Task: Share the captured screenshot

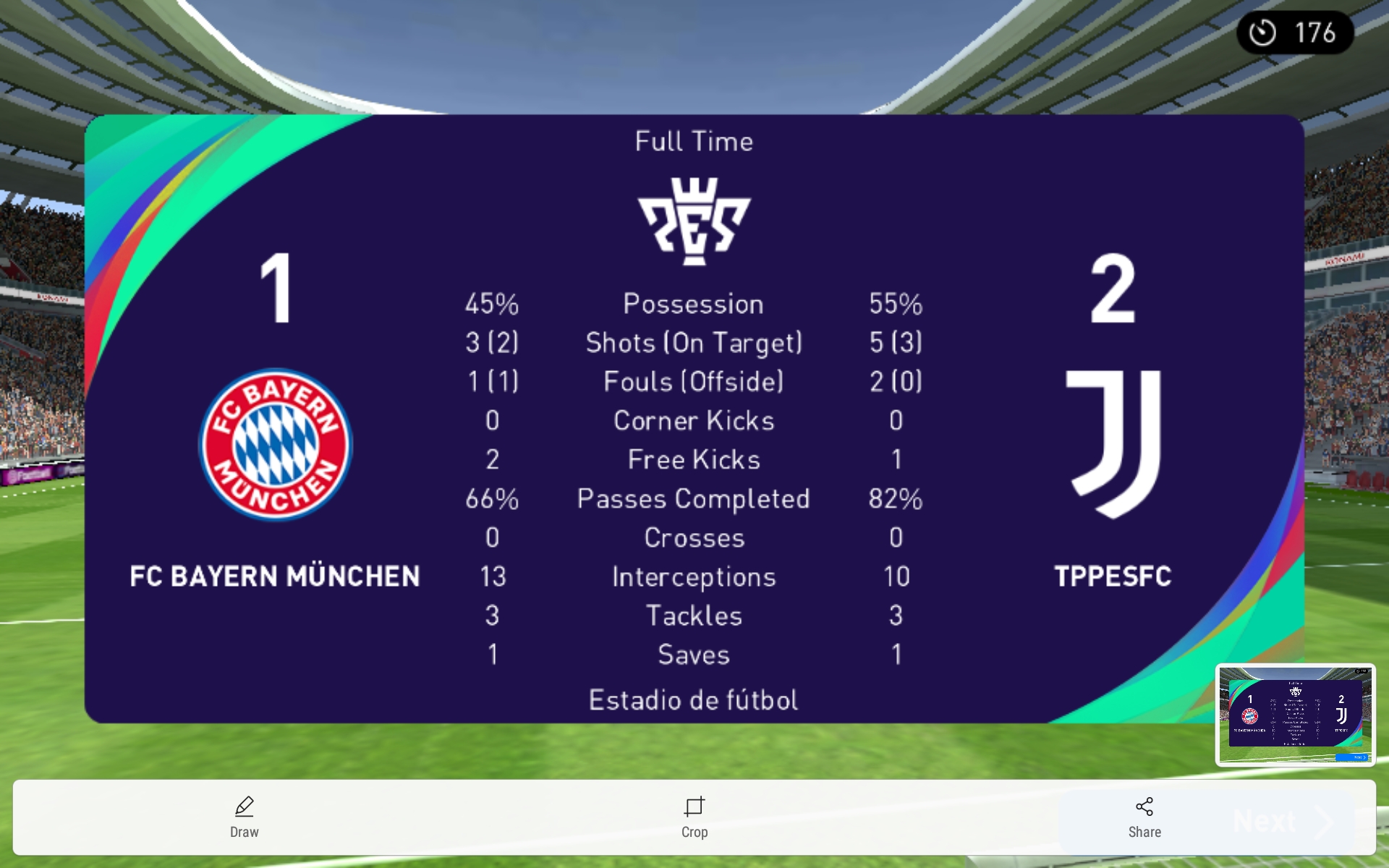Action: click(1144, 817)
